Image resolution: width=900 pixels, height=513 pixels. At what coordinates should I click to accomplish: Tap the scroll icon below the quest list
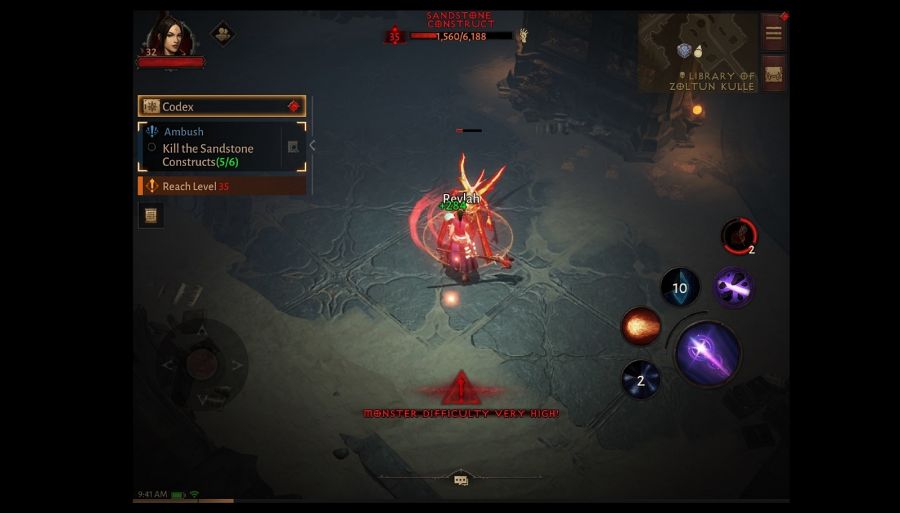click(151, 215)
